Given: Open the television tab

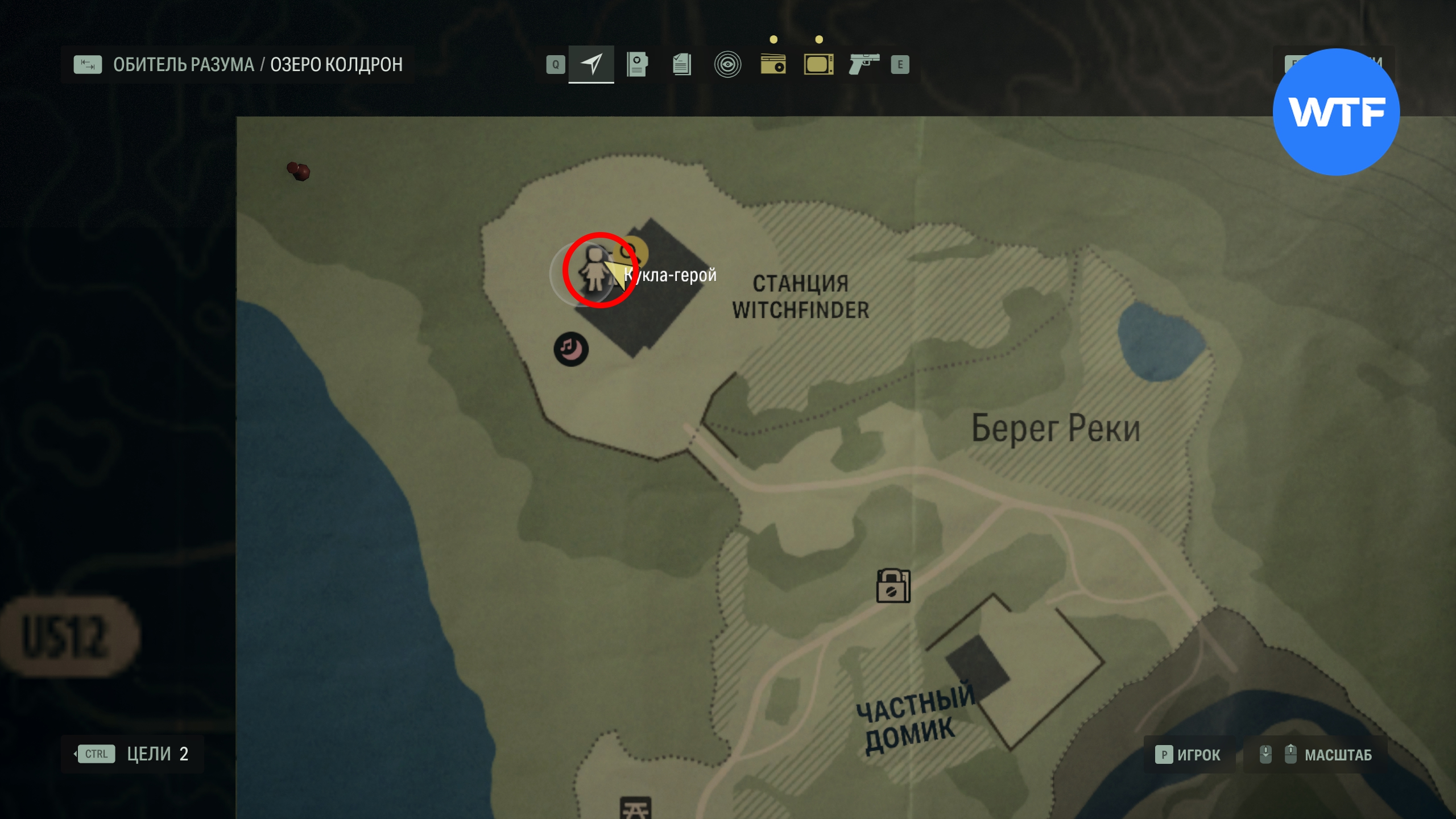Looking at the screenshot, I should [818, 64].
